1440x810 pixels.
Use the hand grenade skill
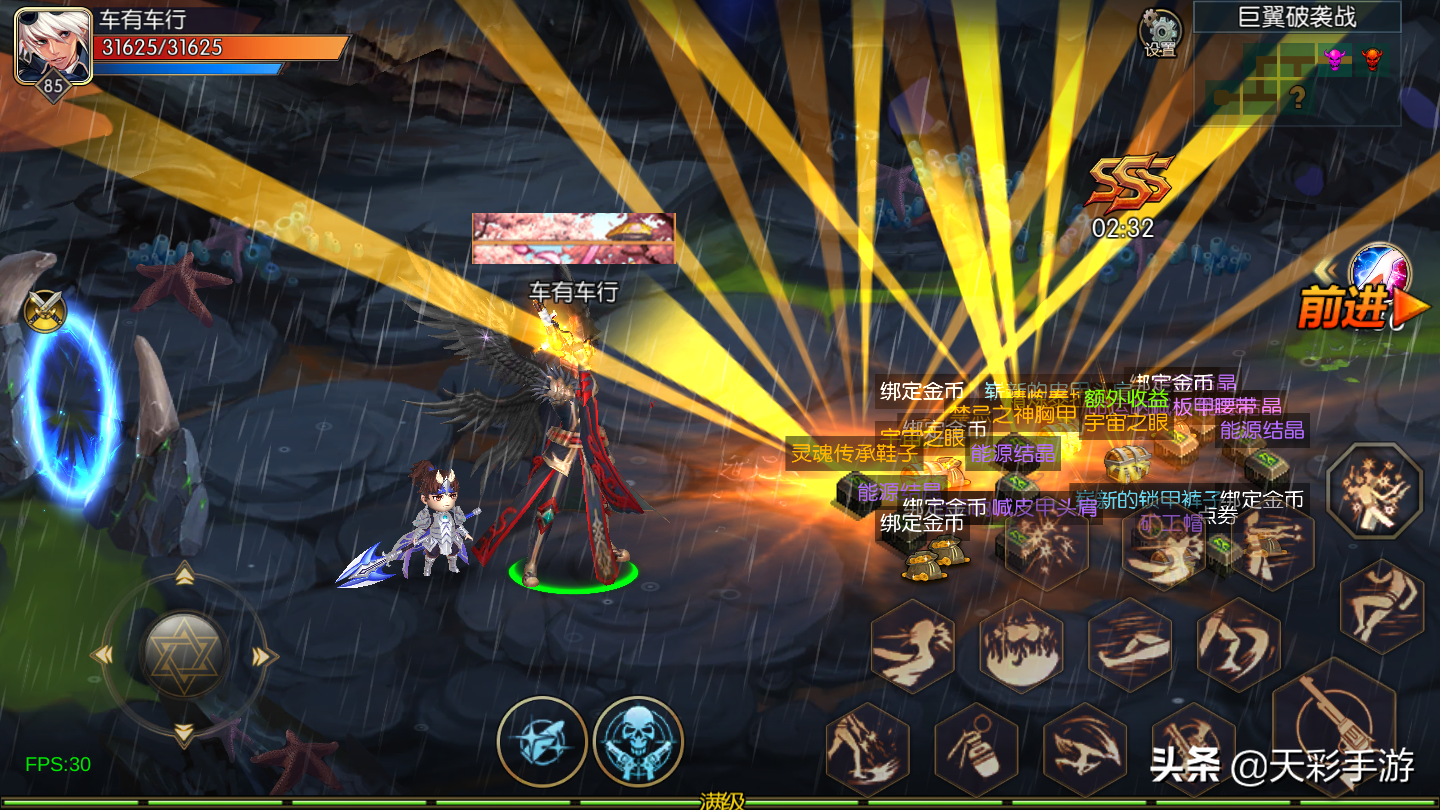pyautogui.click(x=976, y=748)
